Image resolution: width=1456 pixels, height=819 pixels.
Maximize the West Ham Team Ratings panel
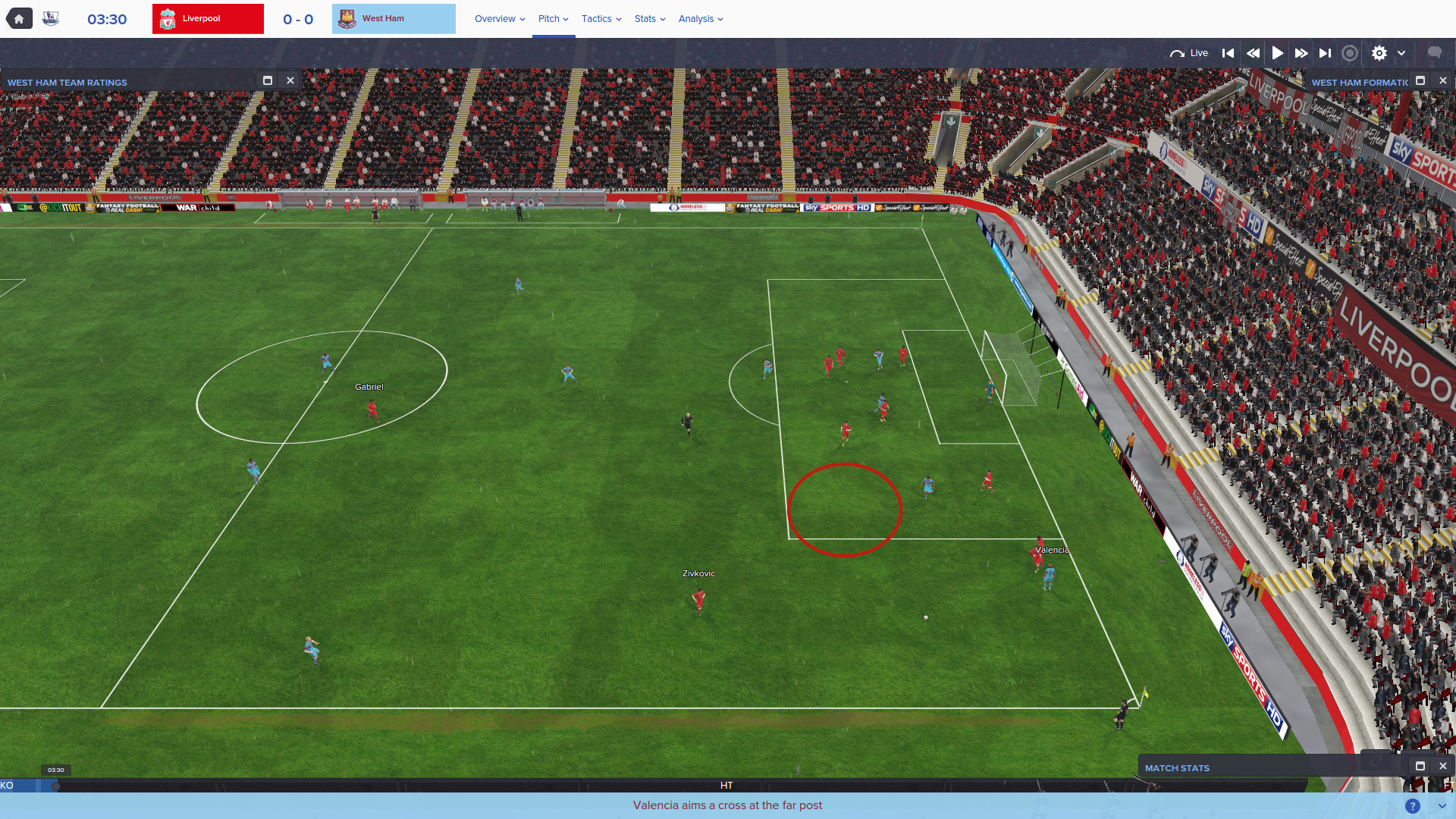click(x=268, y=80)
